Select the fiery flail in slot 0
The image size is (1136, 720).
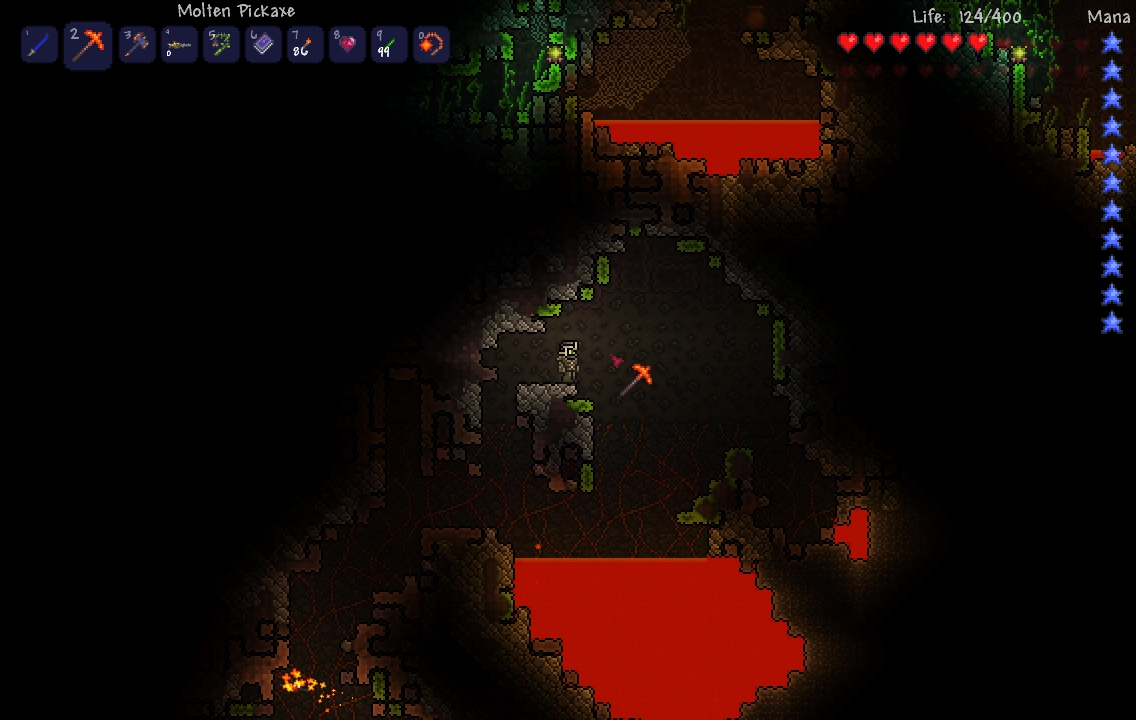431,45
